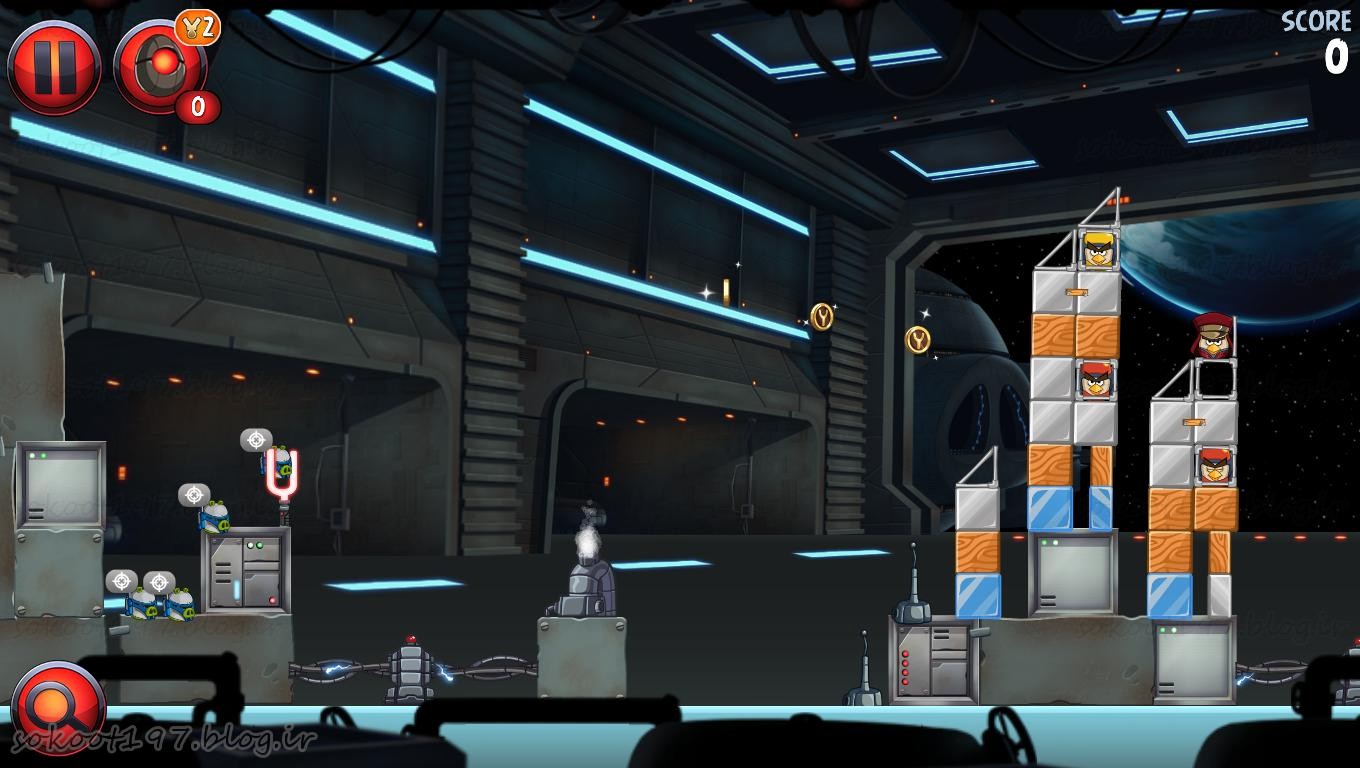Activate the magnifying glass zoom button
This screenshot has height=768, width=1360.
[57, 707]
